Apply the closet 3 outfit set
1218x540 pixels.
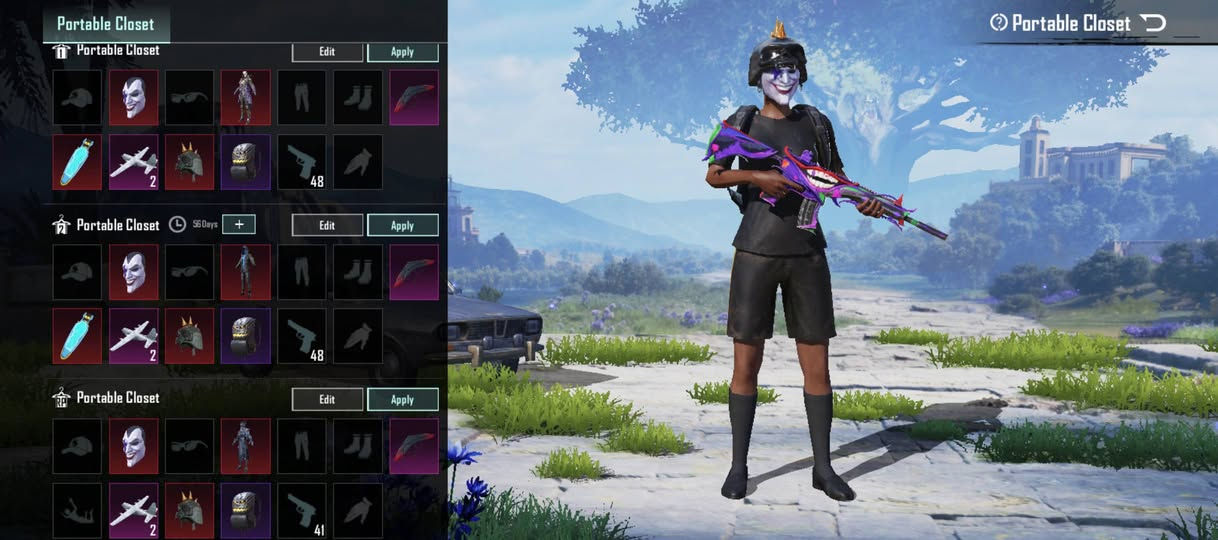[402, 400]
